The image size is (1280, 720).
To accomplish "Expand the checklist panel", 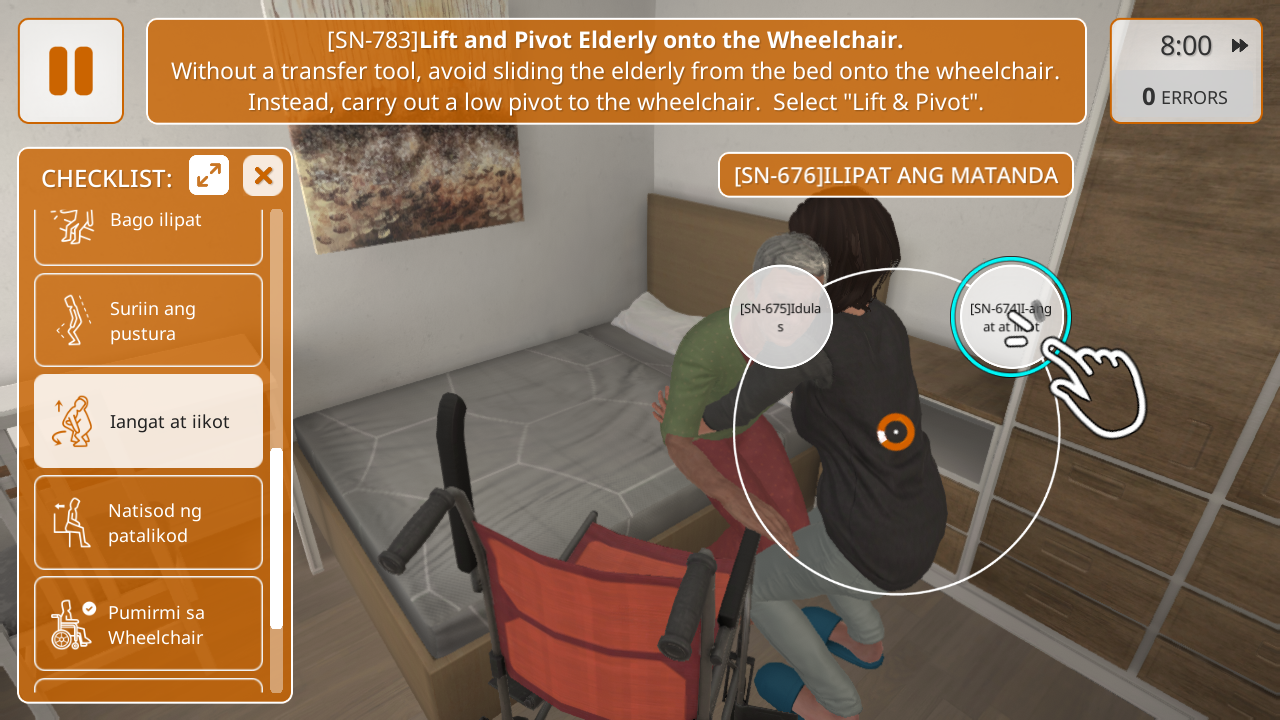I will pyautogui.click(x=209, y=176).
